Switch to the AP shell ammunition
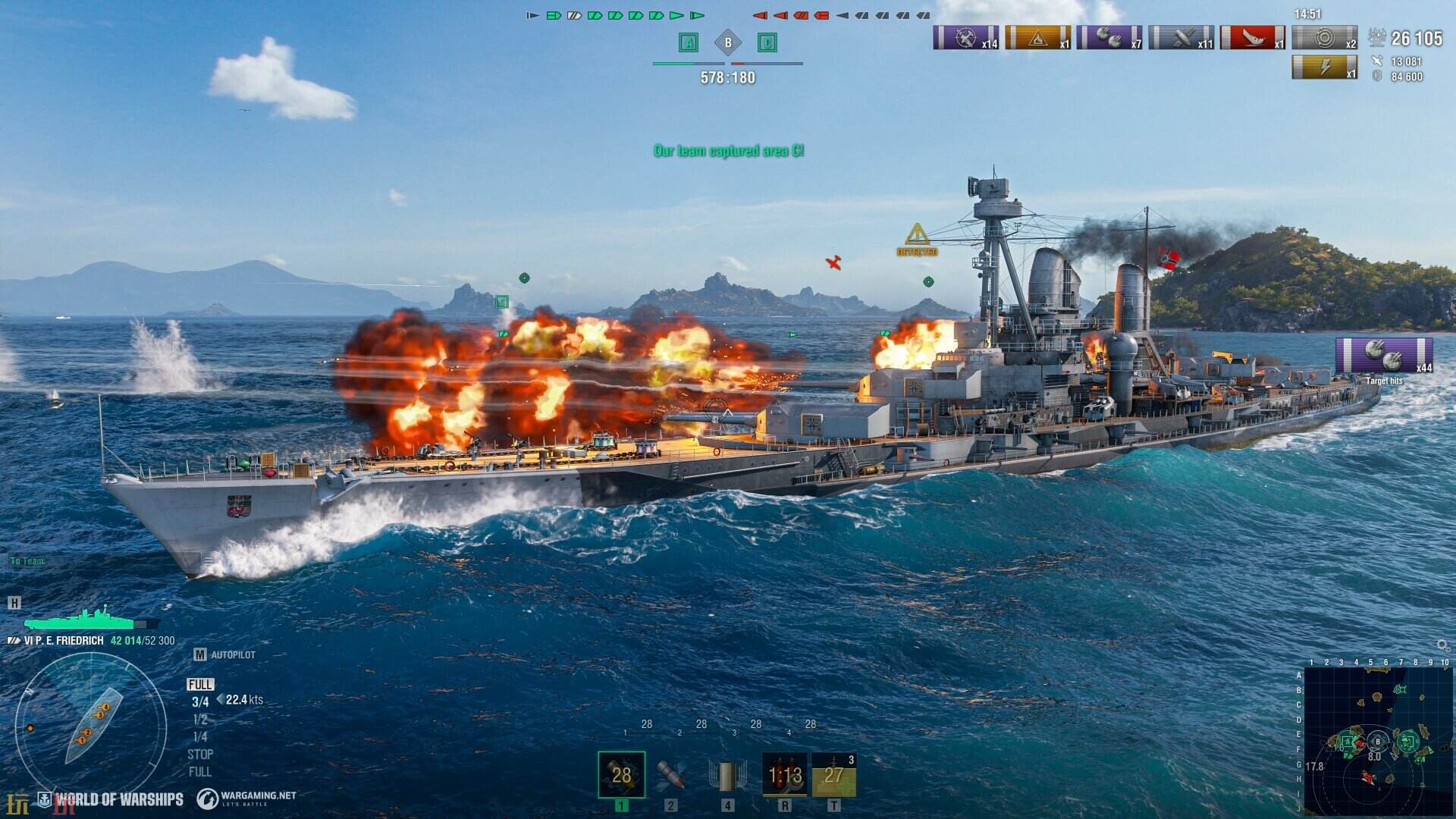Image resolution: width=1456 pixels, height=819 pixels. pyautogui.click(x=671, y=775)
